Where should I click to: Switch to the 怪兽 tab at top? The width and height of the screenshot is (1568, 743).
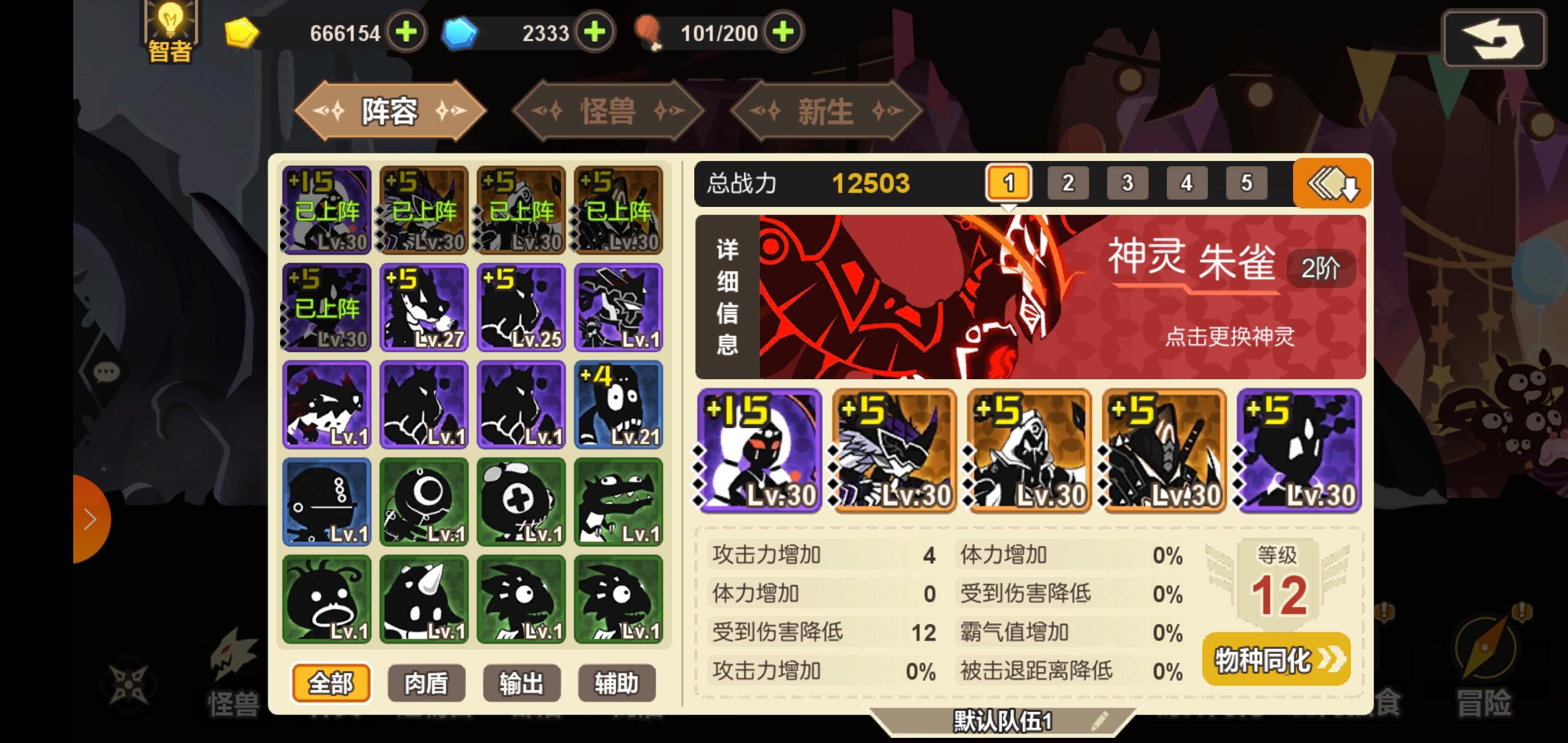pyautogui.click(x=608, y=111)
